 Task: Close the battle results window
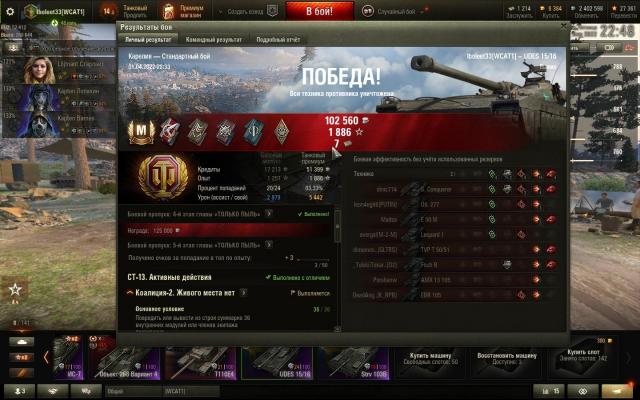click(564, 26)
